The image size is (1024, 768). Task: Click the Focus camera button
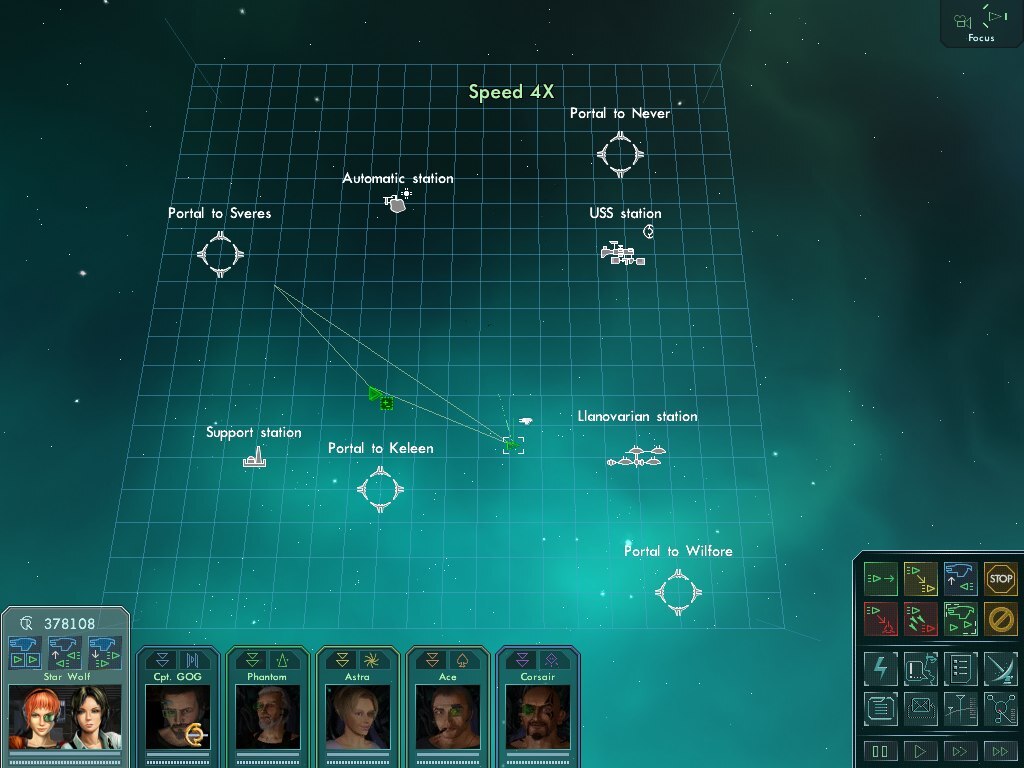980,22
